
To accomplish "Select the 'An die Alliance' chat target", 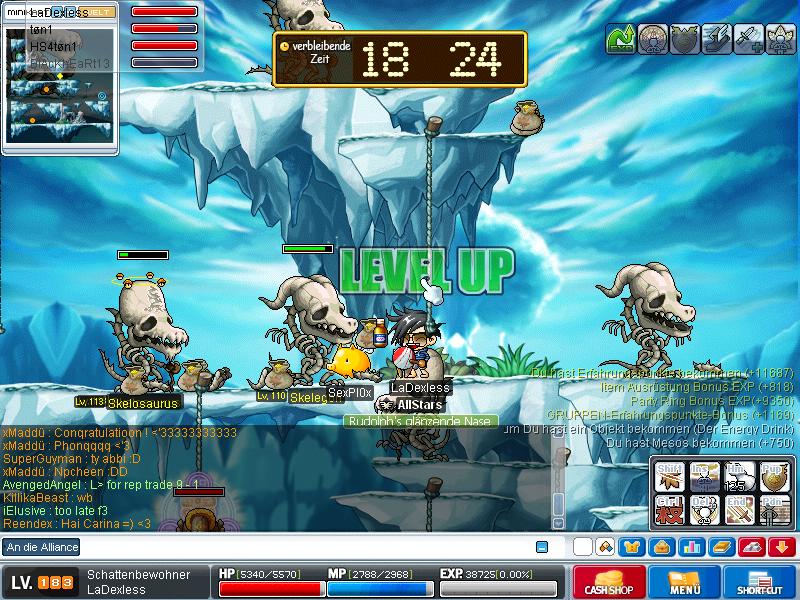I will 40,547.
